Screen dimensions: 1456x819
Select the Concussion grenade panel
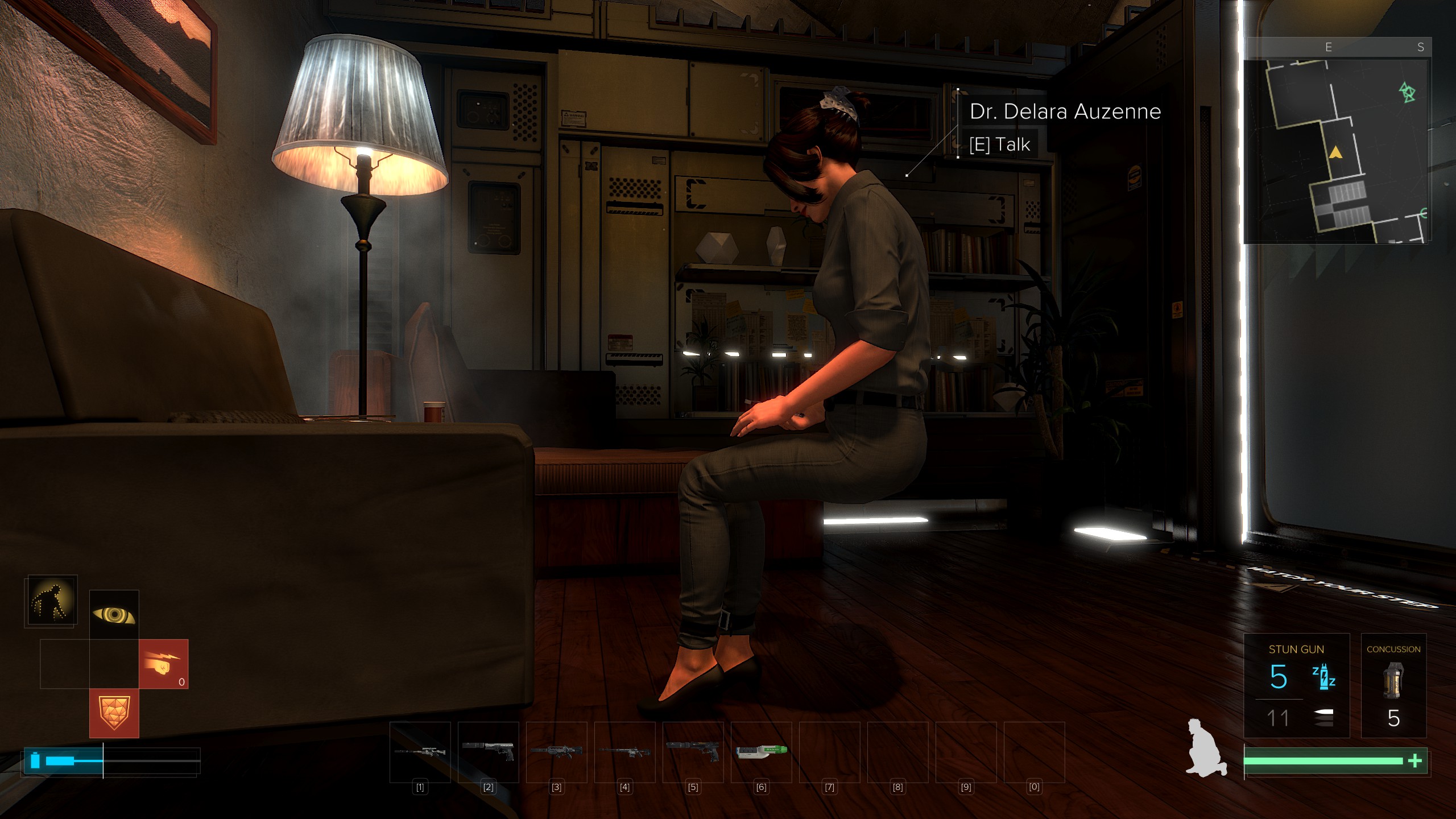click(1393, 685)
